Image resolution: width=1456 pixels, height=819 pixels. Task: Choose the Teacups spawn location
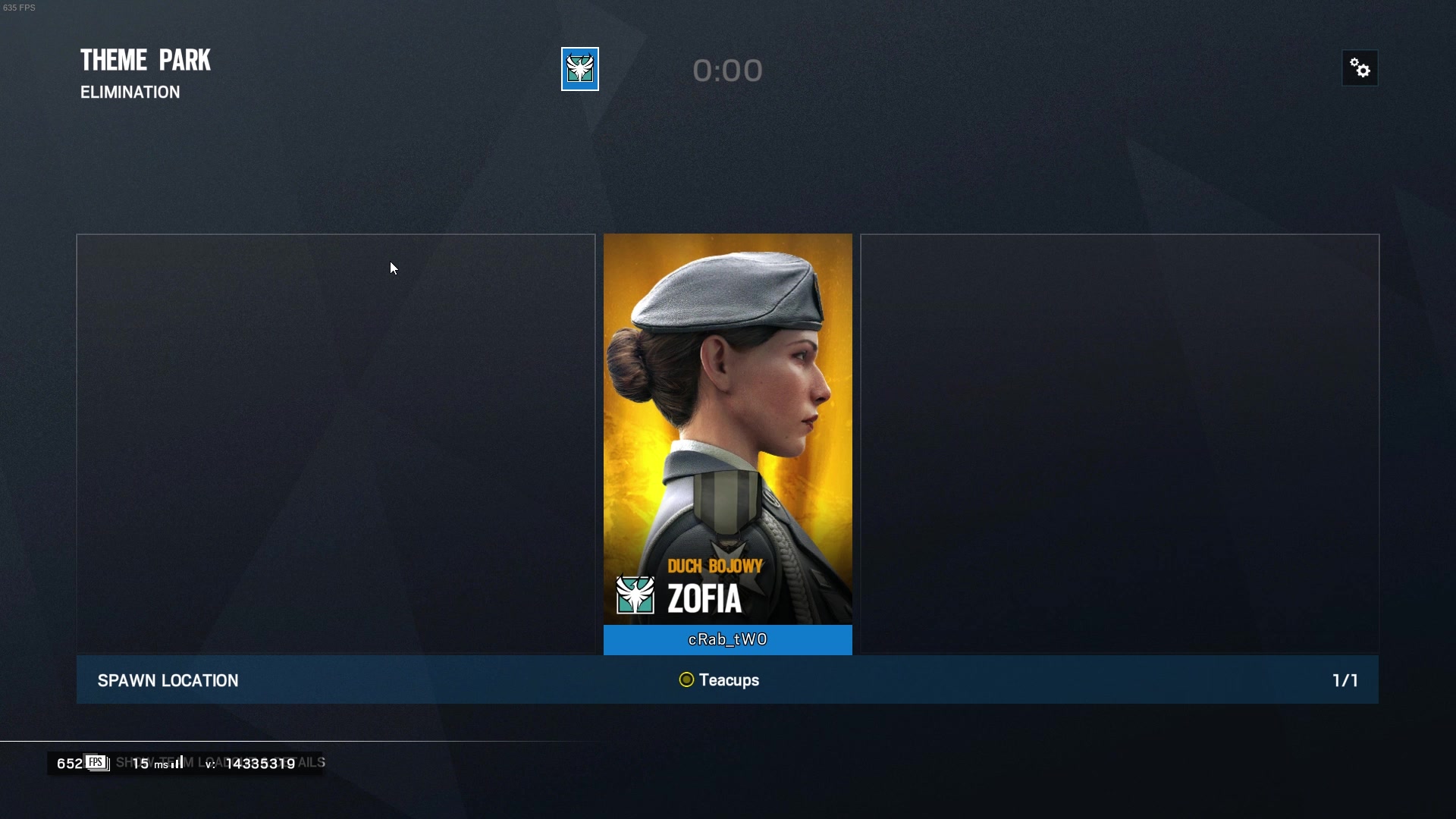point(719,680)
